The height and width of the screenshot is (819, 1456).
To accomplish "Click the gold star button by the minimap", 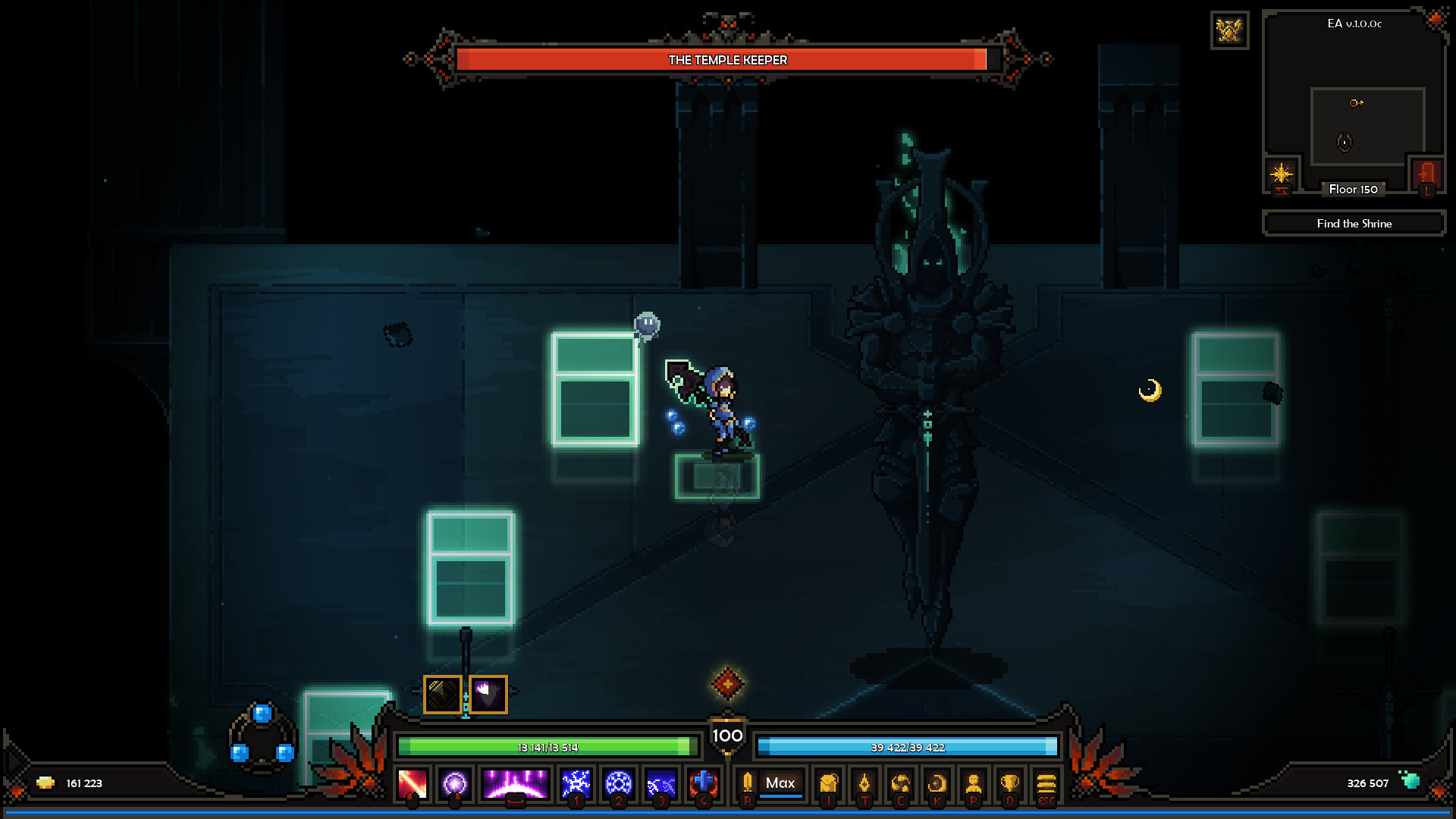I will (1282, 175).
